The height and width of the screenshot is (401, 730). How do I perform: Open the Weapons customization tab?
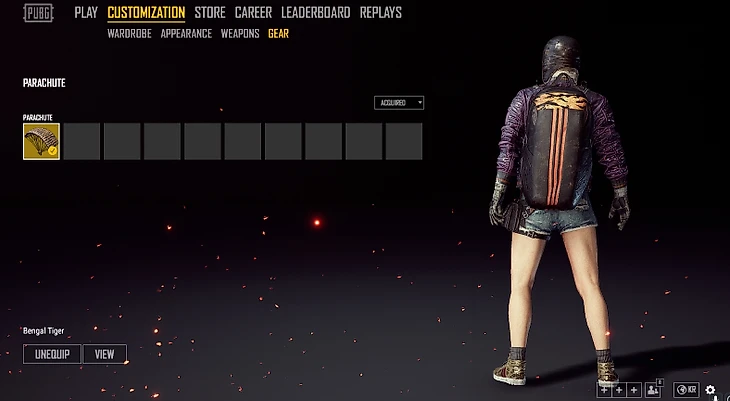click(240, 33)
